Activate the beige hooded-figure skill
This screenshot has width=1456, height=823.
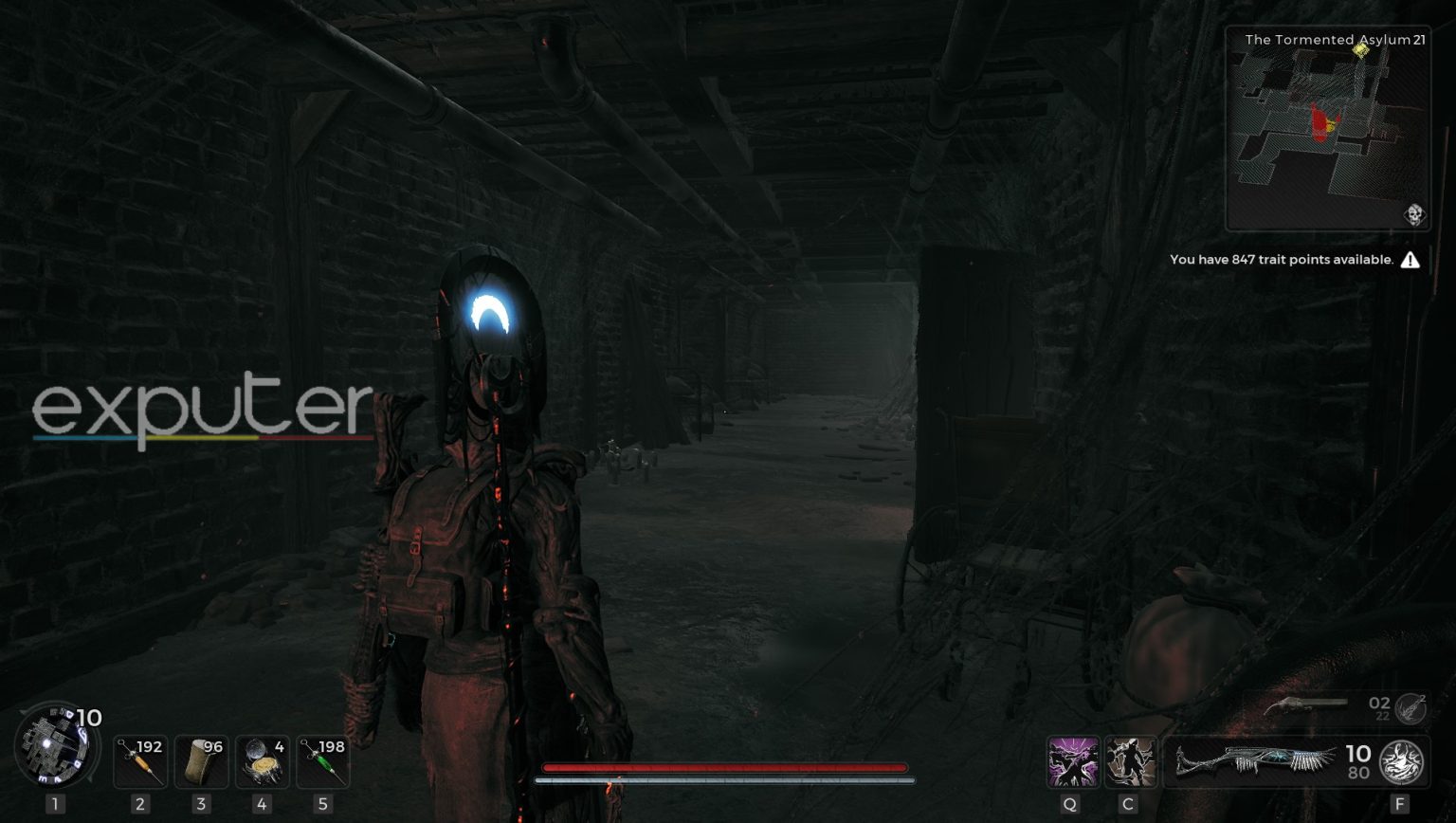1130,761
